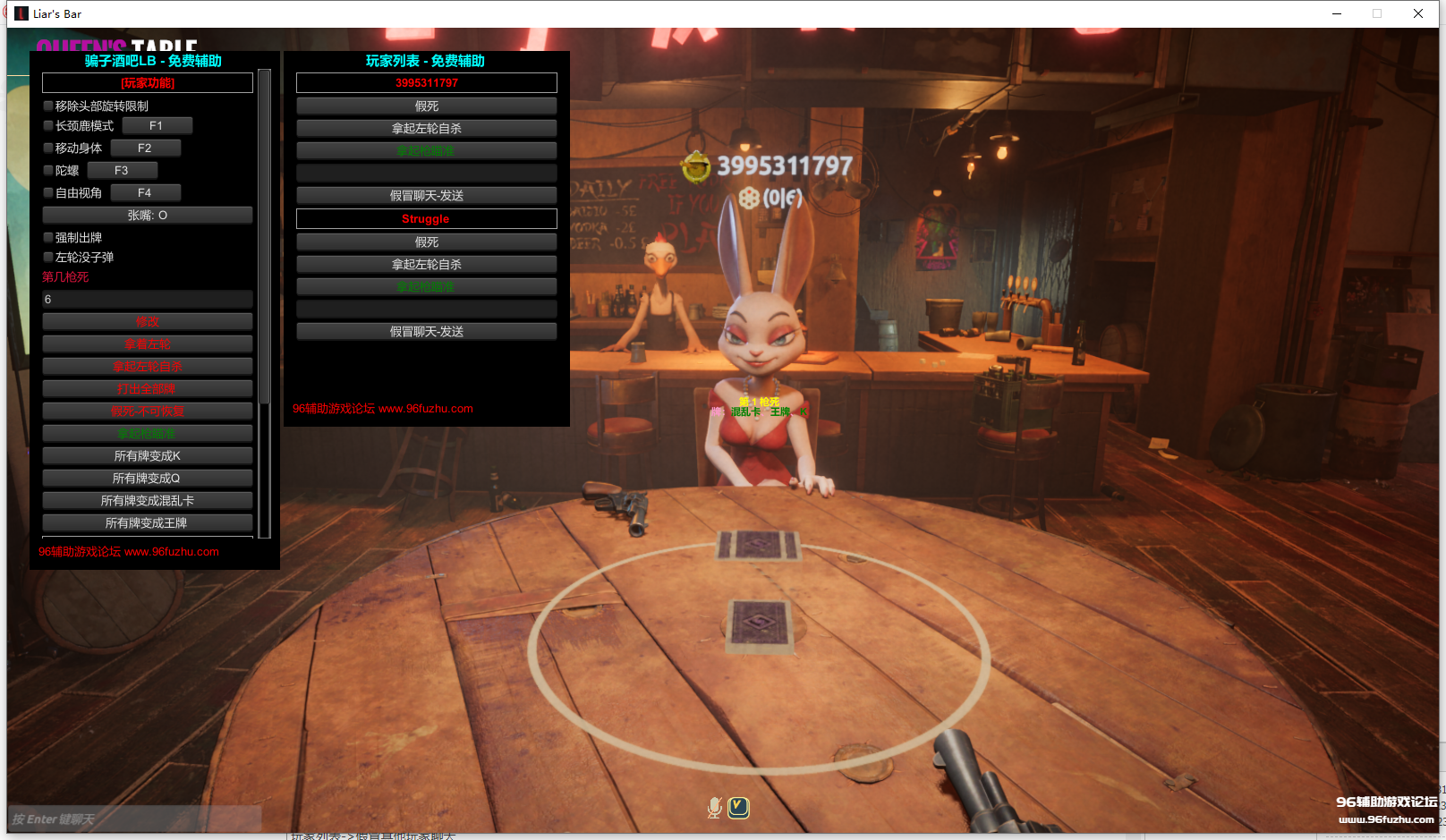Click 假冒聊天-发送 under player Struggle
This screenshot has height=840, width=1446.
[427, 332]
